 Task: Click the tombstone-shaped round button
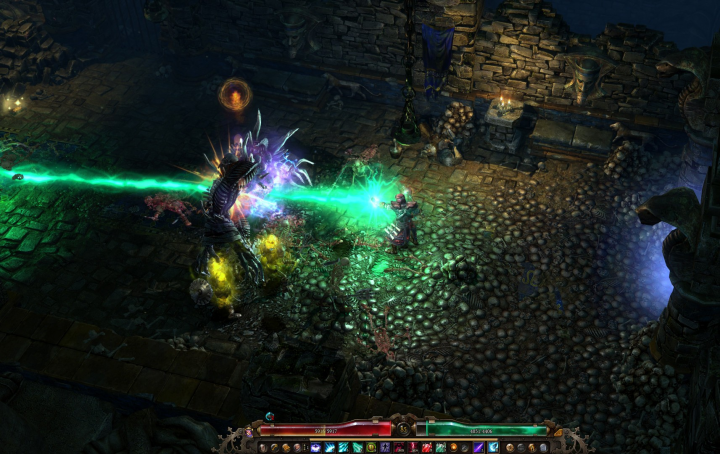click(543, 447)
